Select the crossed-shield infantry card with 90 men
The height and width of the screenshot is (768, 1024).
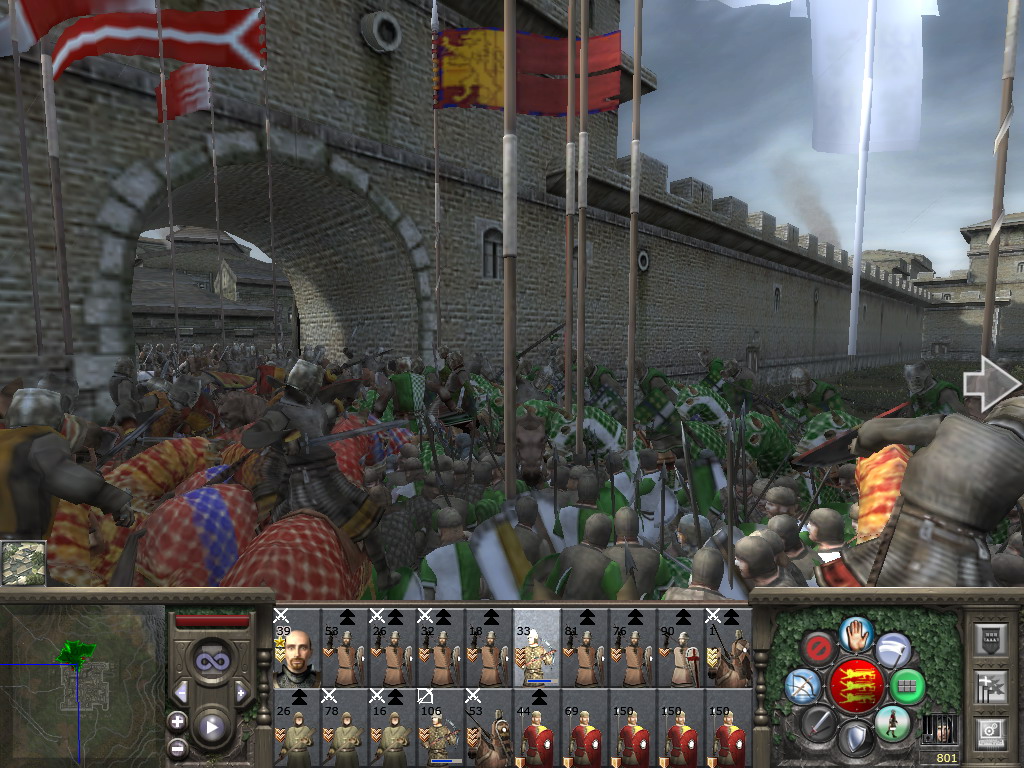coord(681,647)
